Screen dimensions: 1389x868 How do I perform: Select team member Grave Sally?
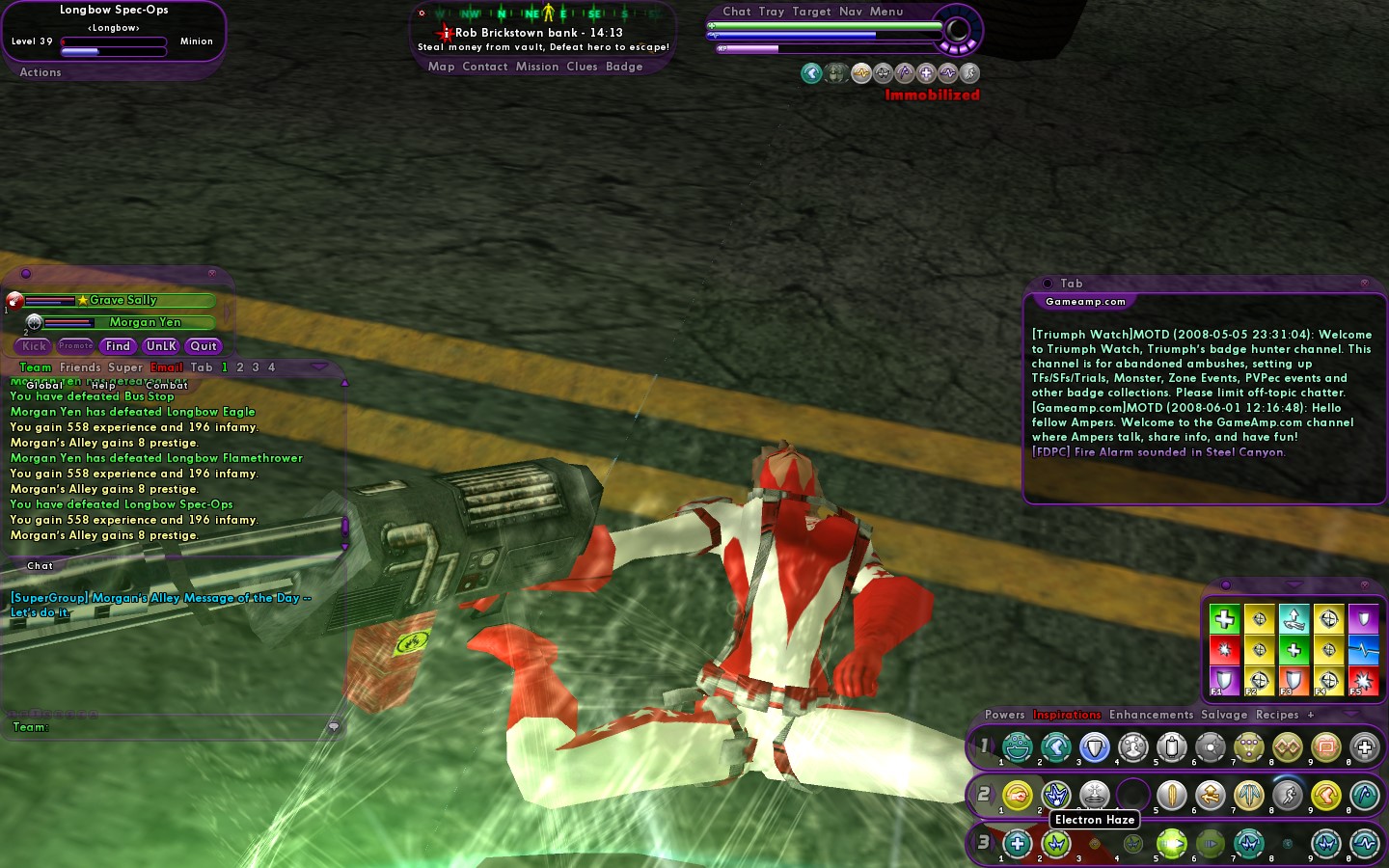(123, 300)
